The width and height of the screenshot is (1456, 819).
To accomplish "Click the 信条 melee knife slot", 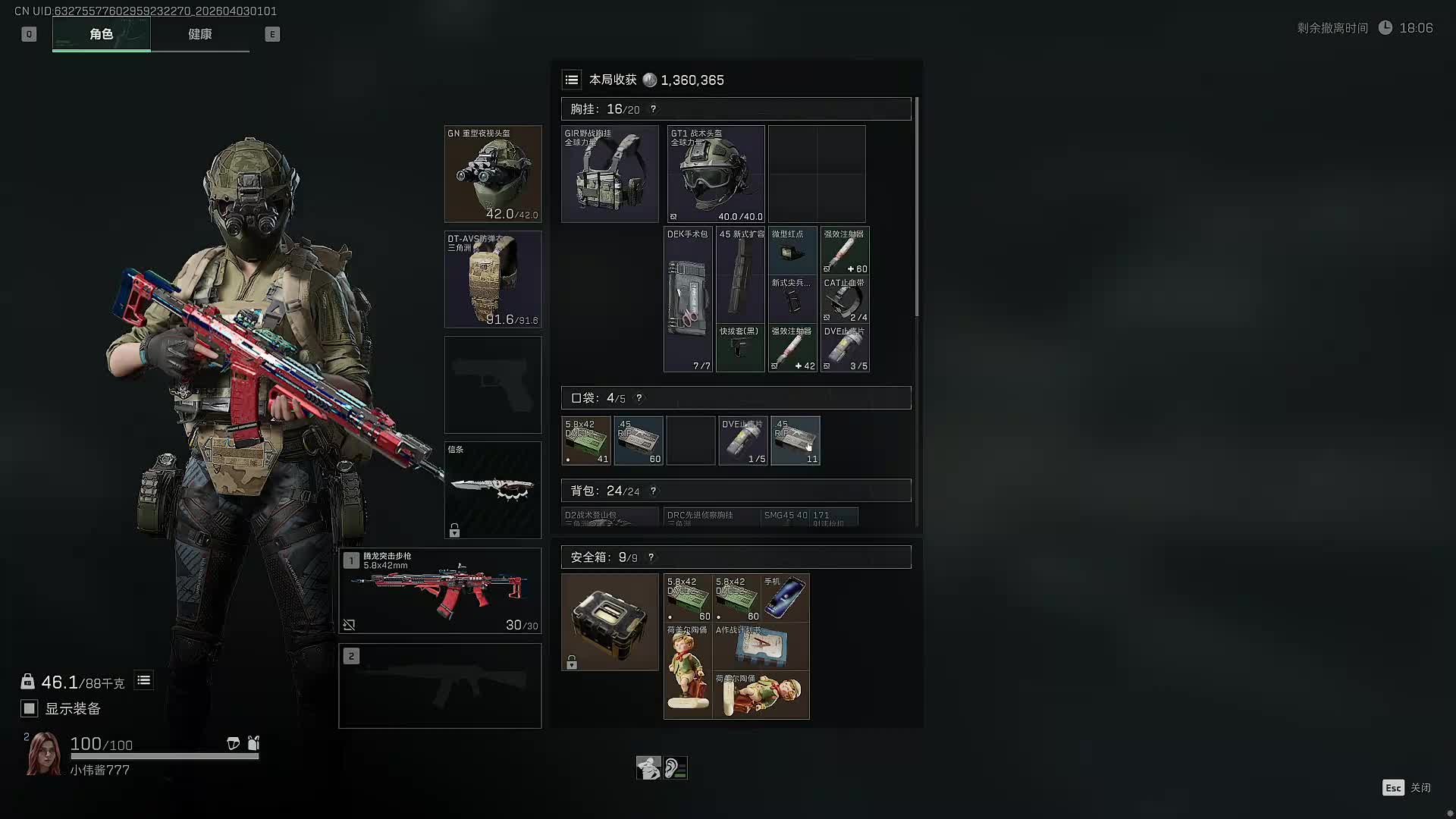I will pyautogui.click(x=493, y=490).
